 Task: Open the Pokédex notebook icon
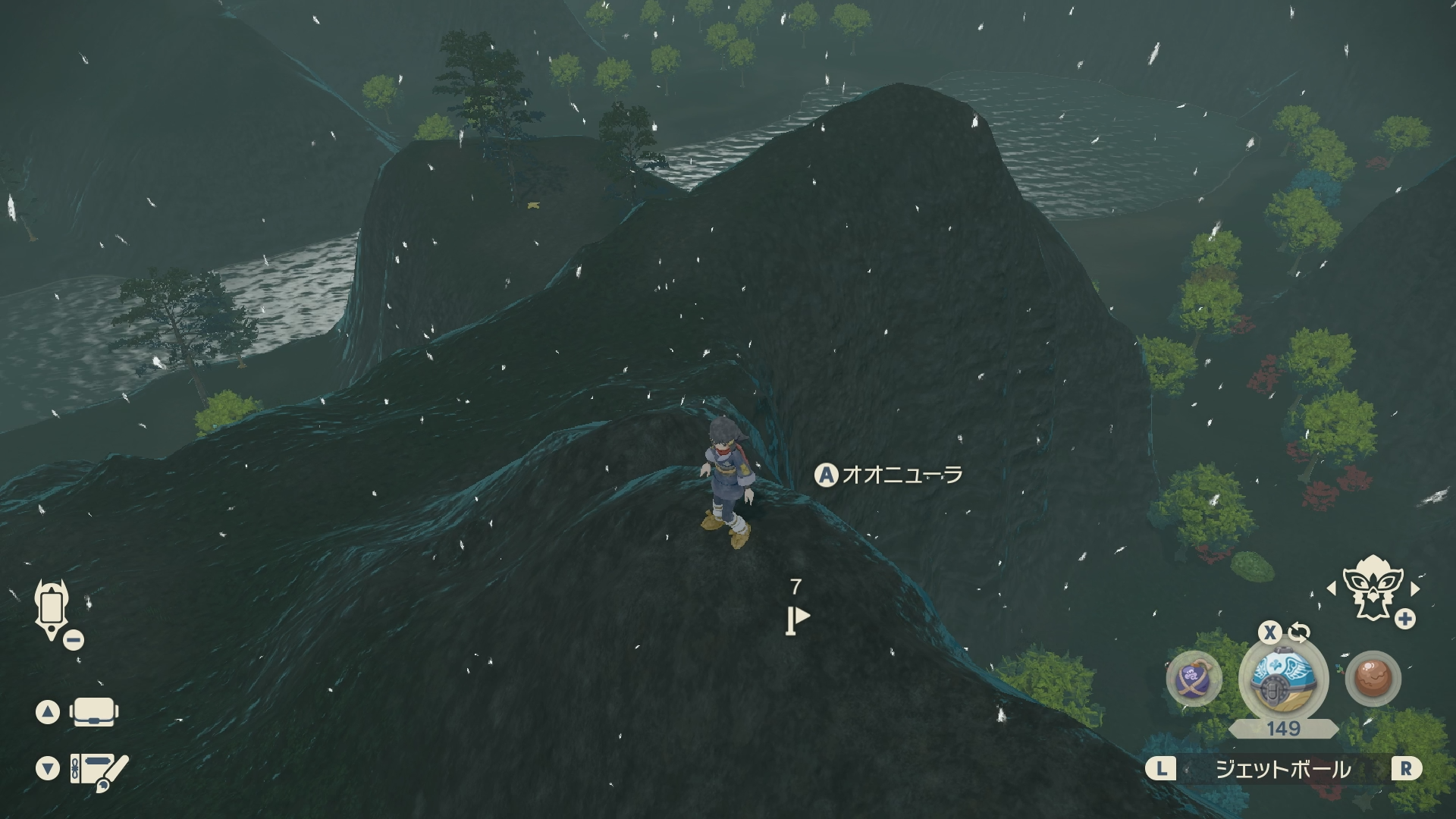[99, 770]
